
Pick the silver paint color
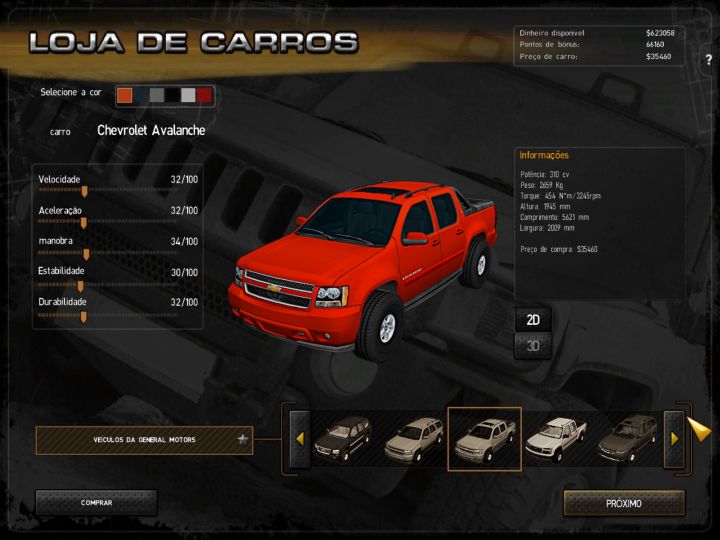[x=188, y=95]
